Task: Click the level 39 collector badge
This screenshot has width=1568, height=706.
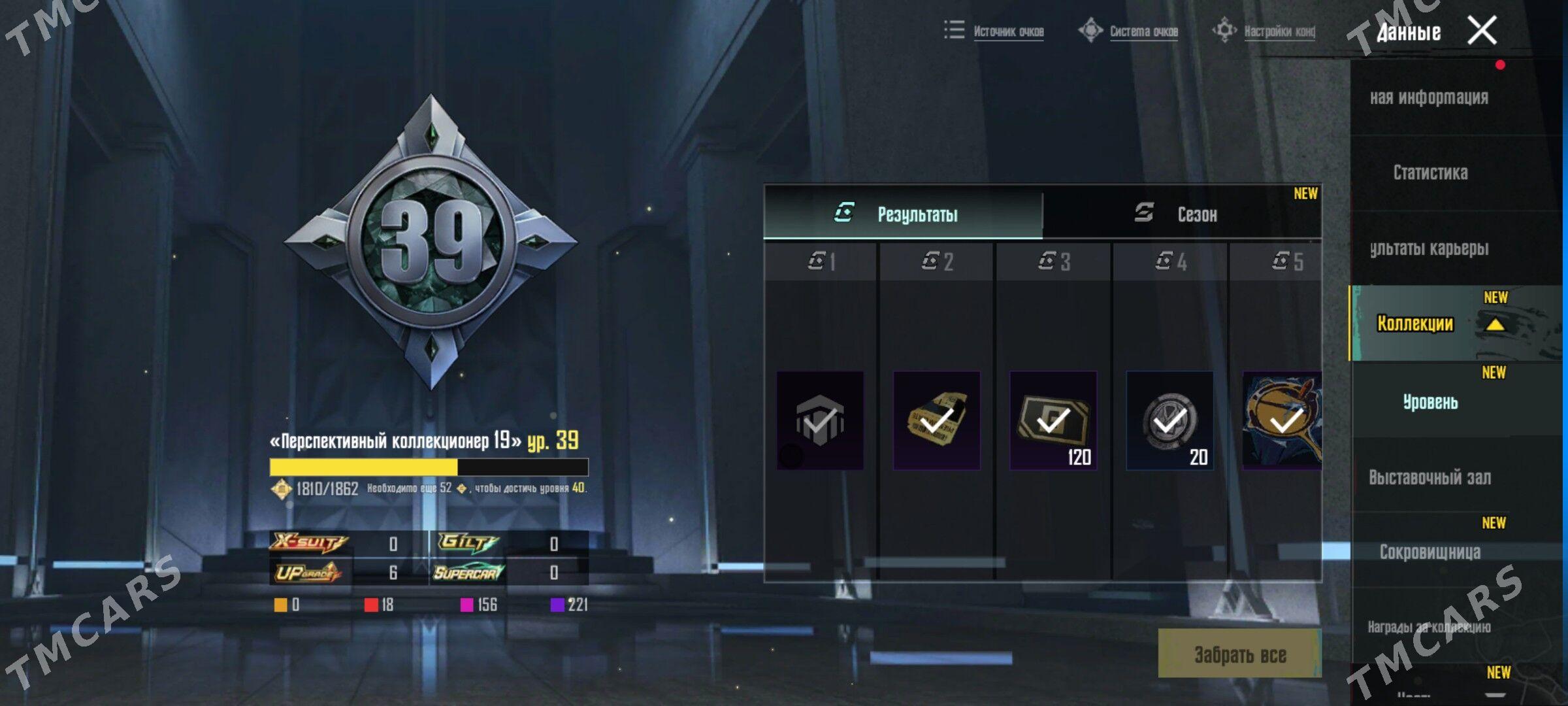Action: (x=431, y=241)
